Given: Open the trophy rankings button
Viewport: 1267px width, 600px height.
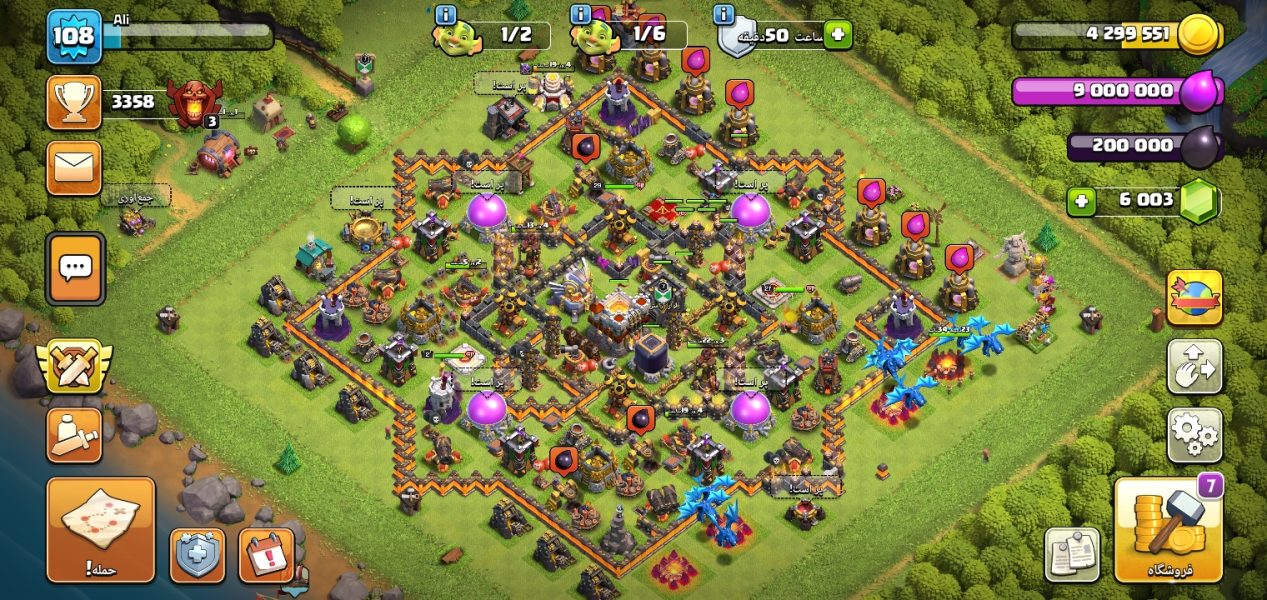Looking at the screenshot, I should click(74, 102).
